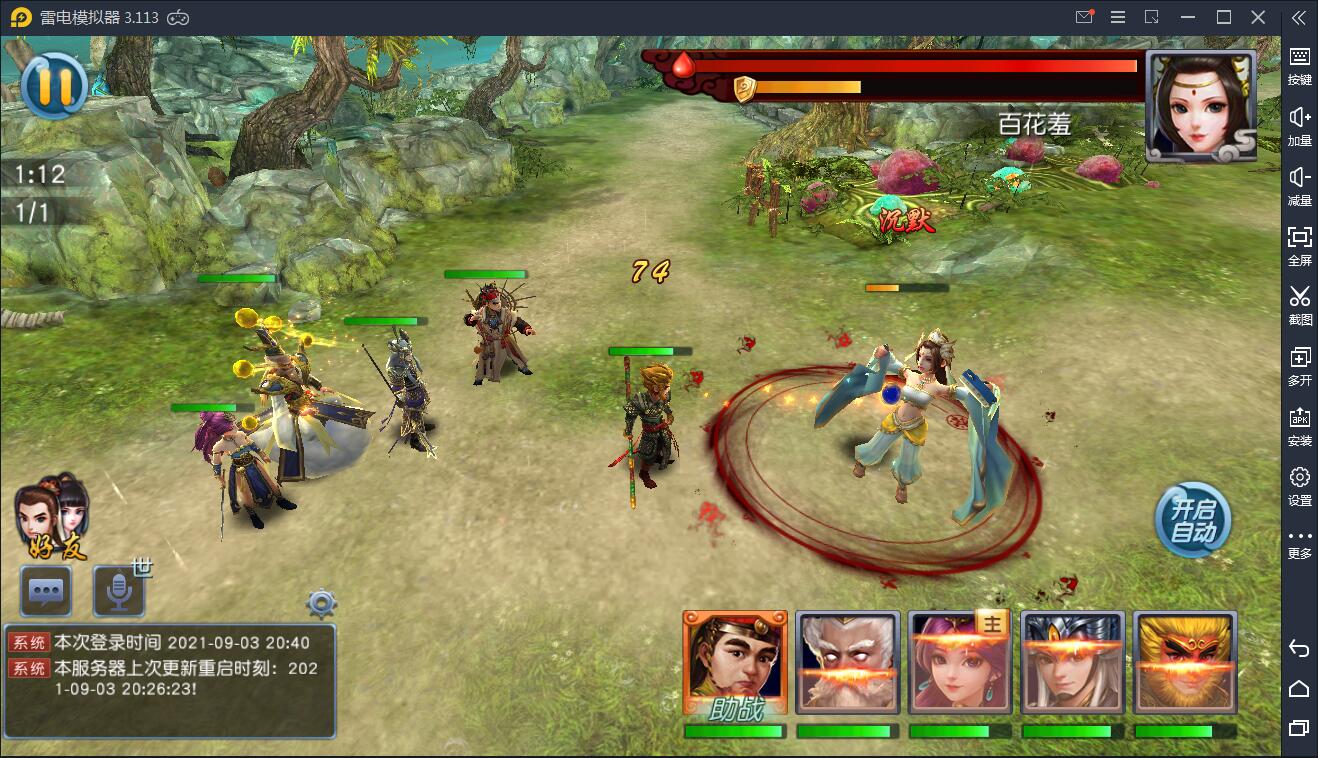1318x758 pixels.
Task: Select the 助战 assist hero portrait
Action: click(x=735, y=664)
